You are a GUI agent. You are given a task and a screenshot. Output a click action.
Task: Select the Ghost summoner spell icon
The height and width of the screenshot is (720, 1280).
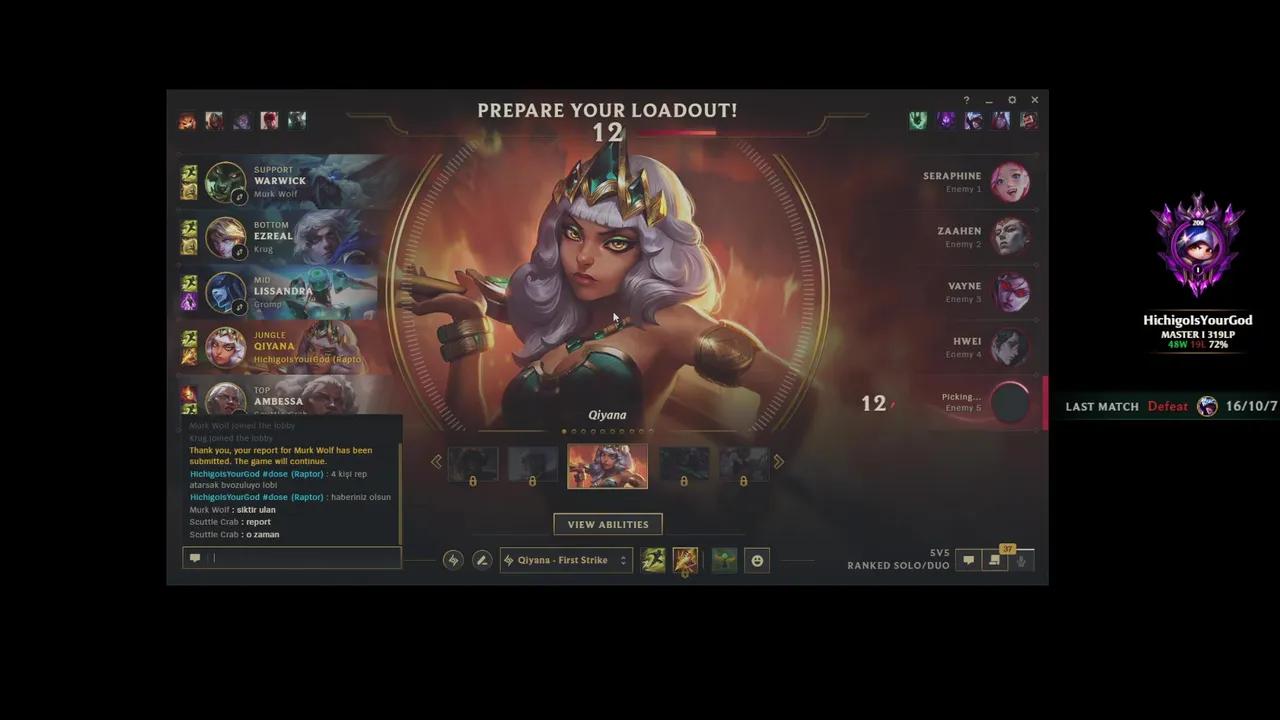click(x=653, y=560)
